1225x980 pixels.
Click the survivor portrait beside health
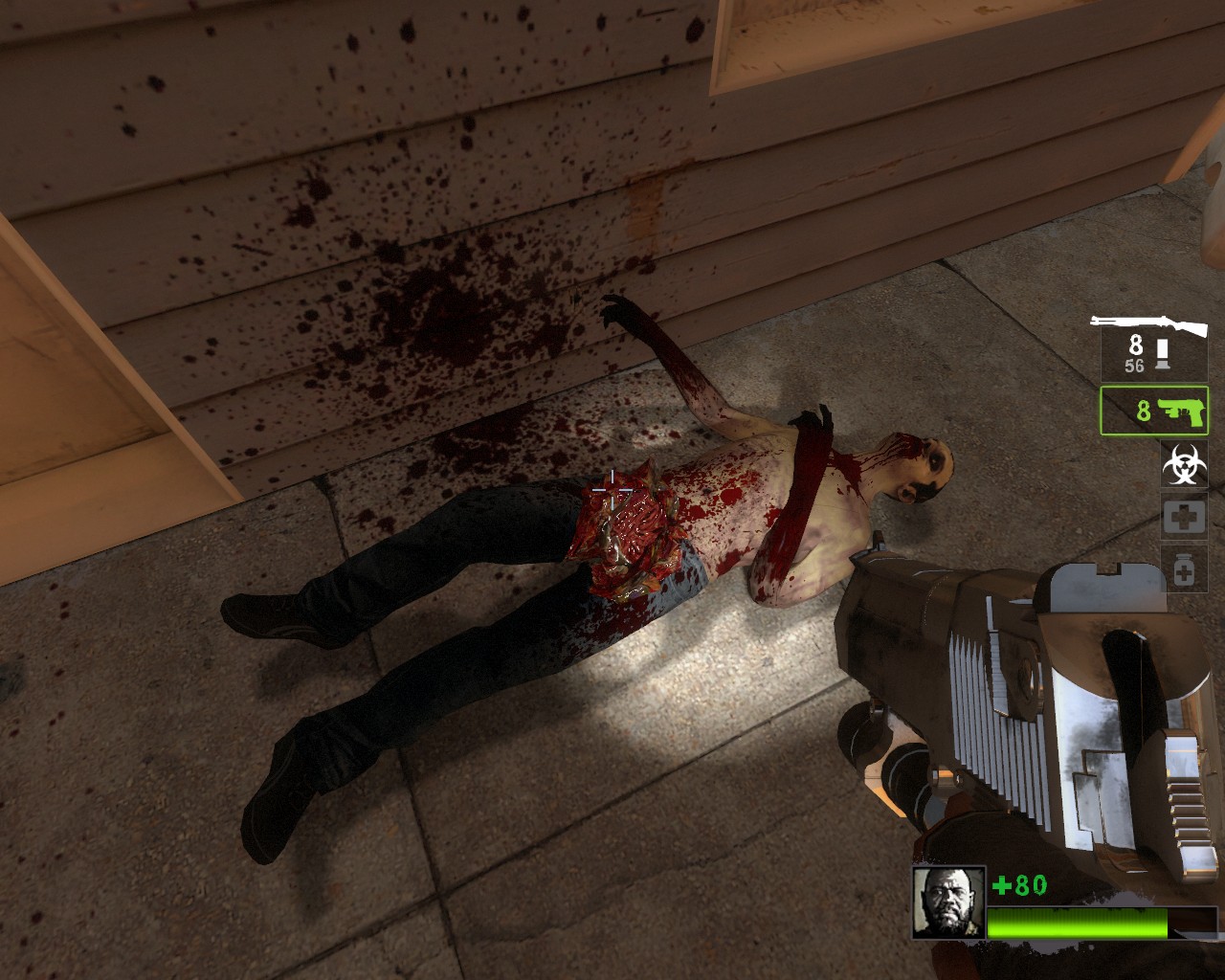coord(947,902)
